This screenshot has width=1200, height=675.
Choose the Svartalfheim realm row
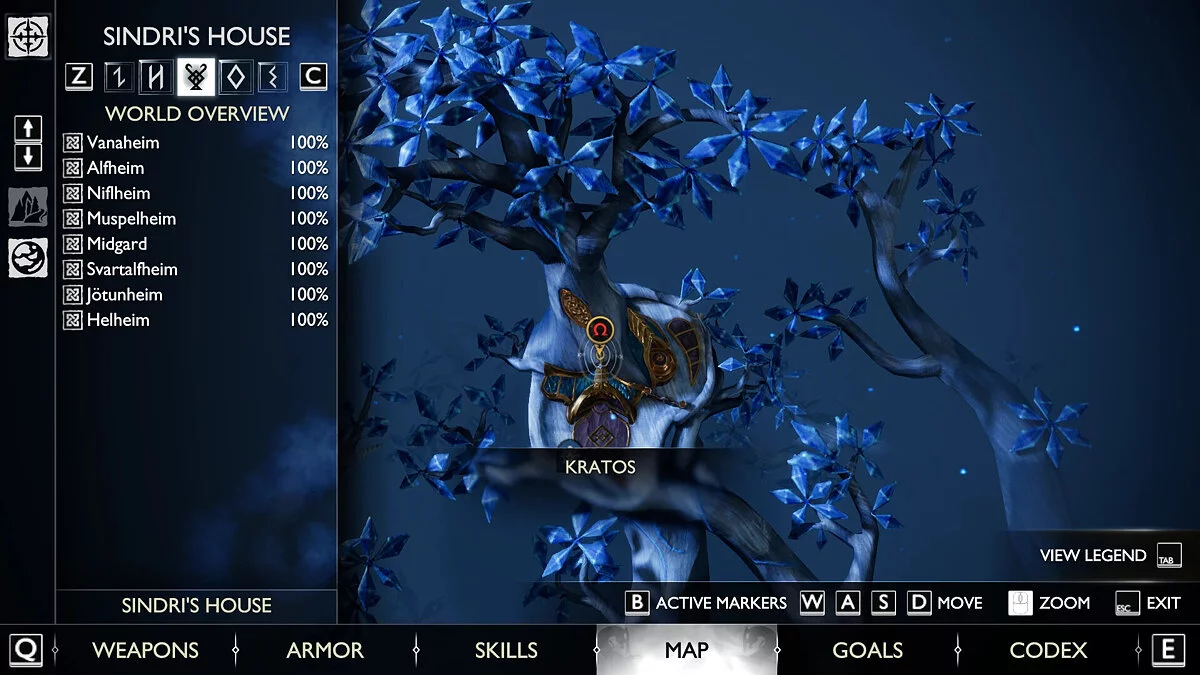click(x=132, y=270)
